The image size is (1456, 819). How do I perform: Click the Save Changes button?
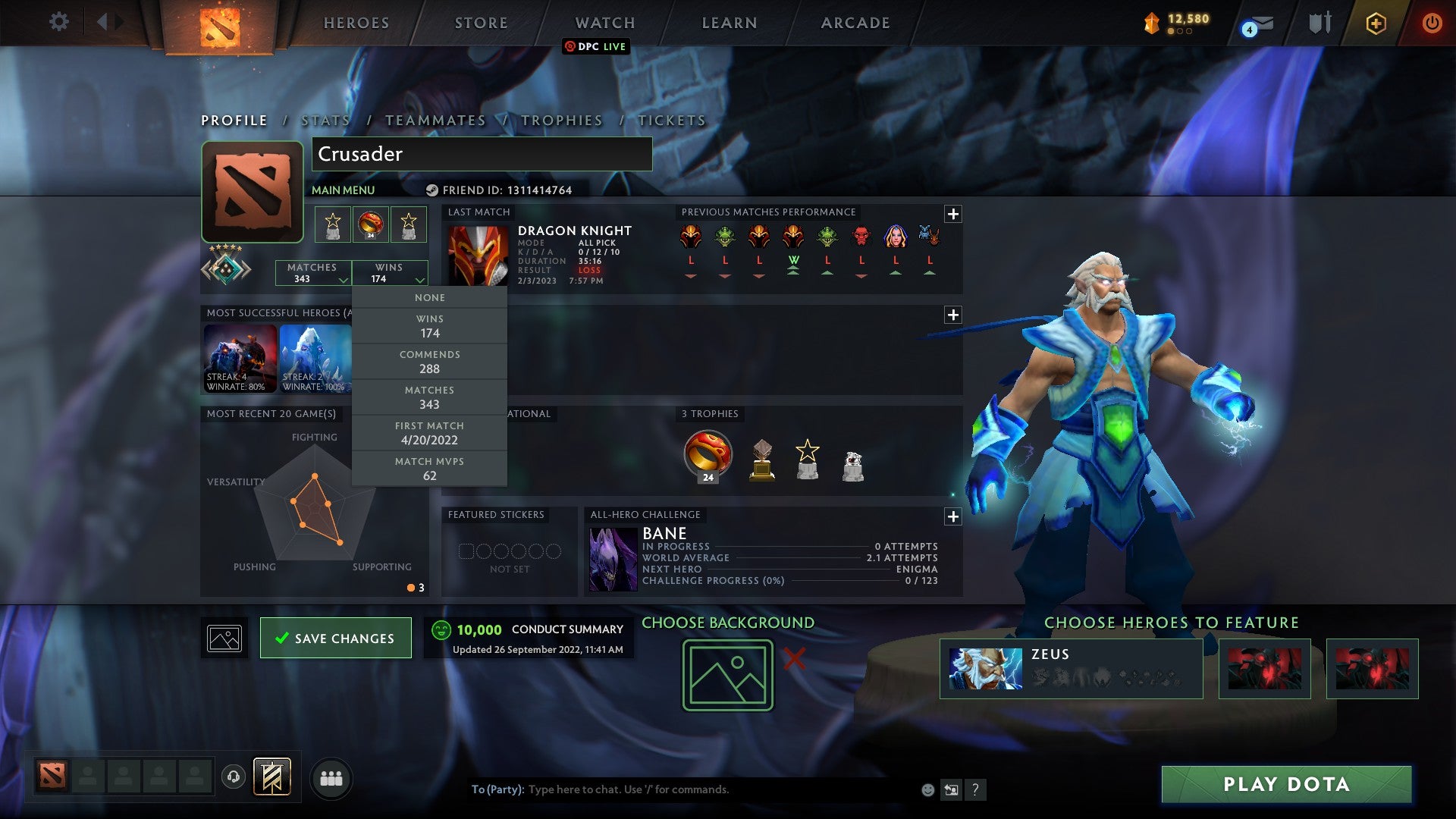(x=335, y=638)
